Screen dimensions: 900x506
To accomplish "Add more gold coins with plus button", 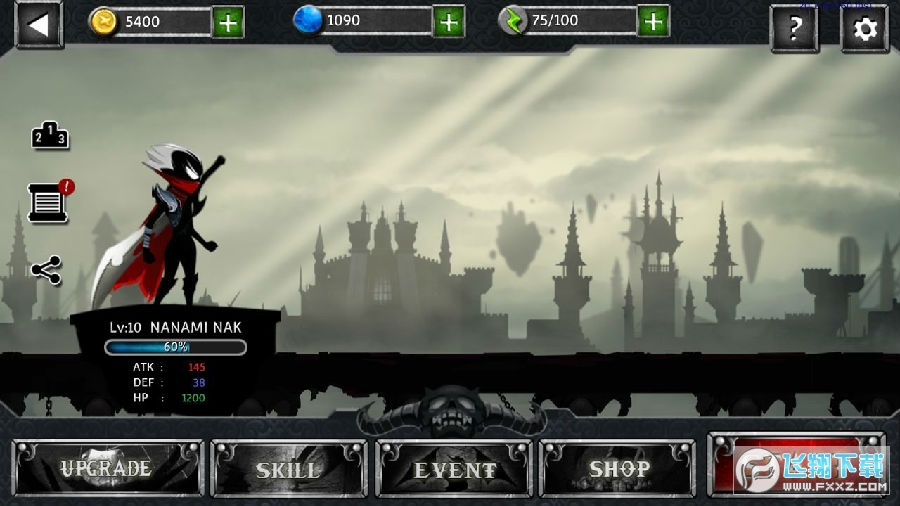I will click(228, 22).
